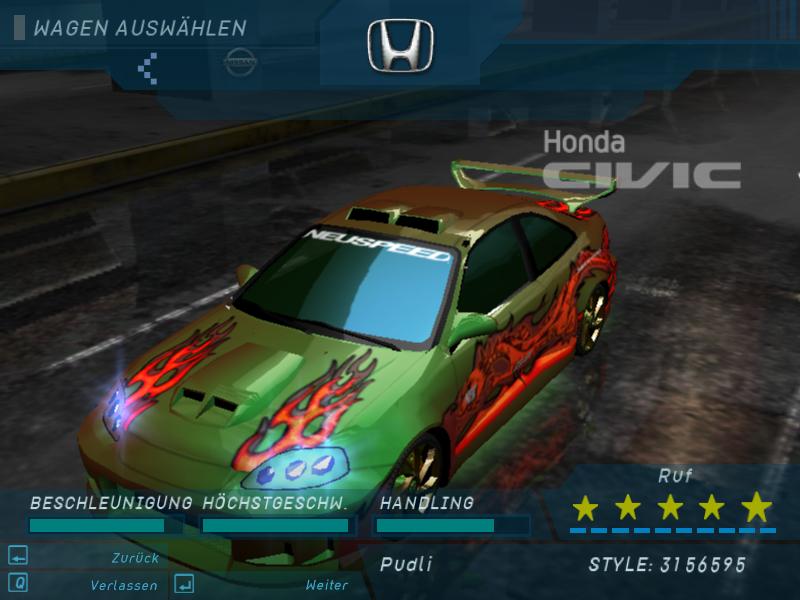Go back with the Zurück option
800x600 pixels.
(x=135, y=558)
